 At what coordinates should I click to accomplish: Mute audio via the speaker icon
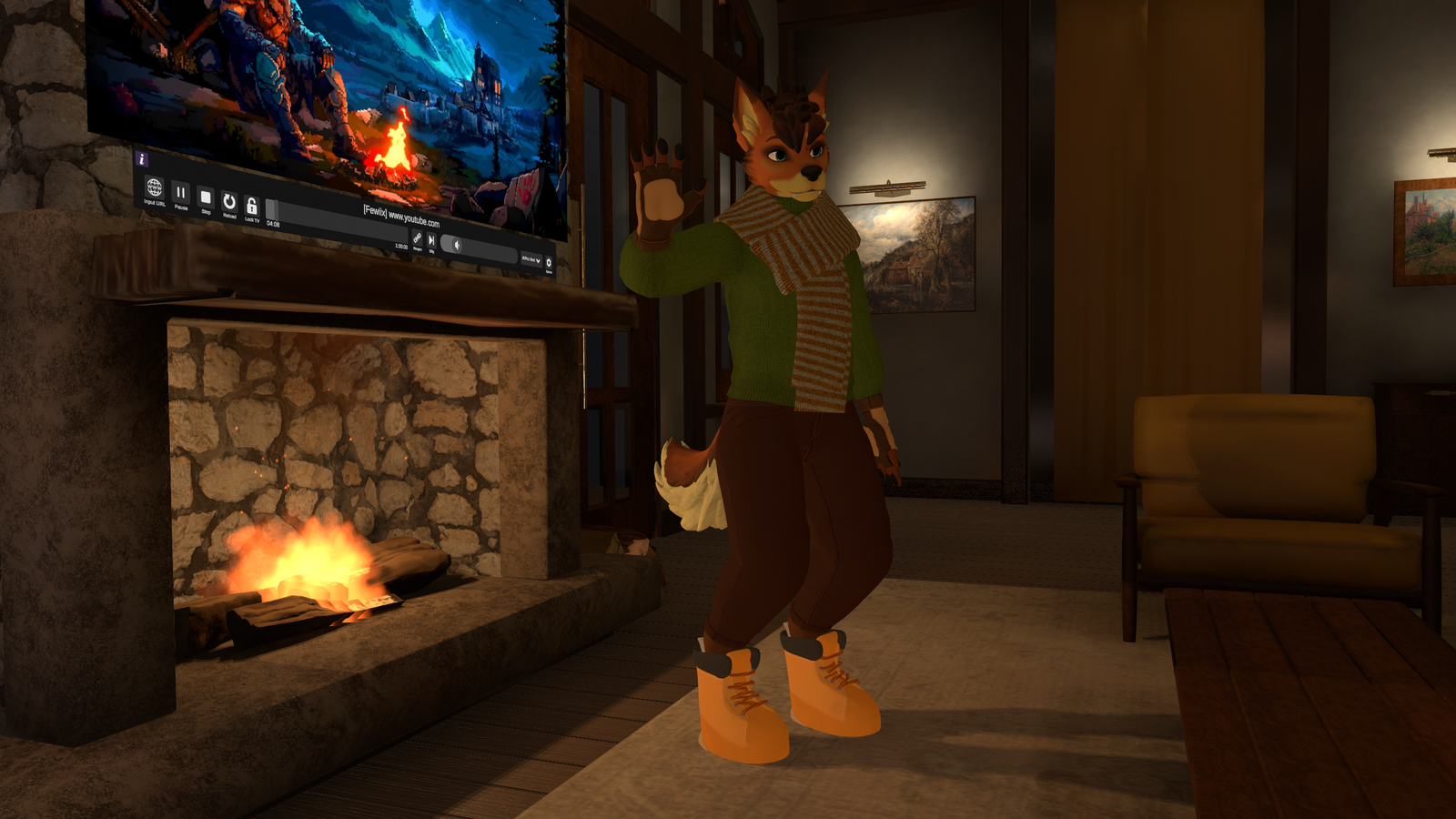pos(456,244)
